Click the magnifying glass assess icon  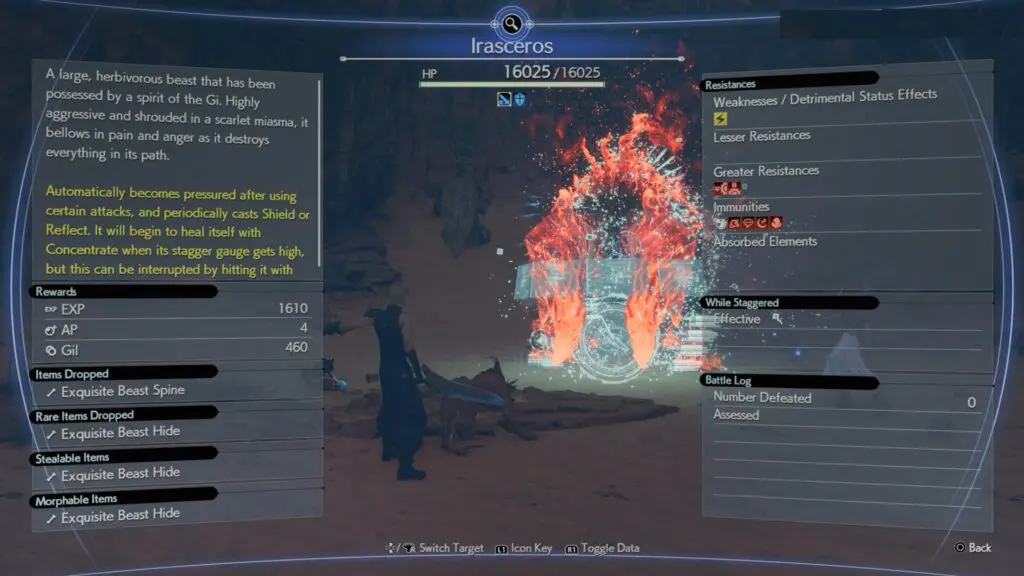click(x=511, y=23)
